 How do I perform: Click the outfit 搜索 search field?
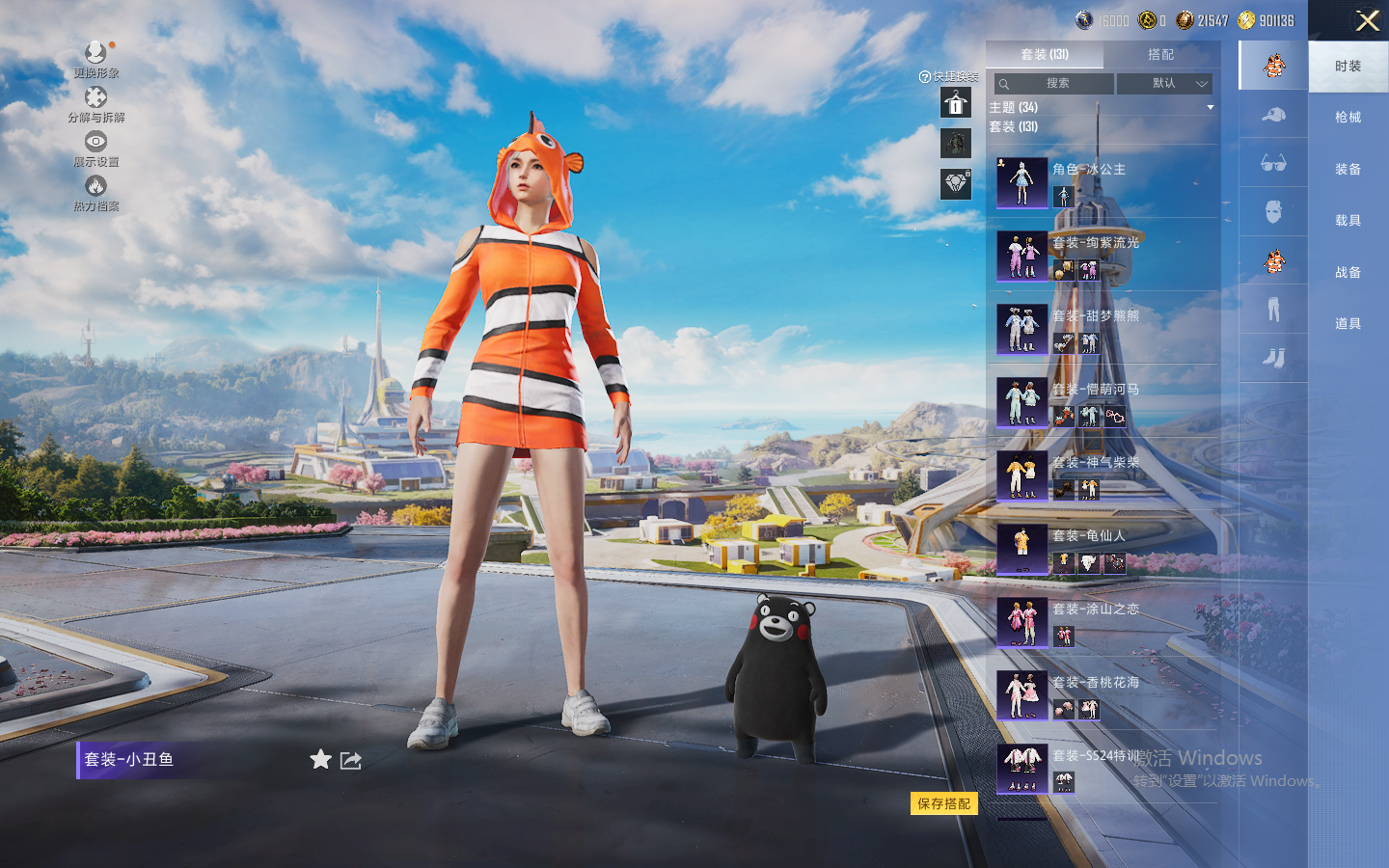[1056, 84]
